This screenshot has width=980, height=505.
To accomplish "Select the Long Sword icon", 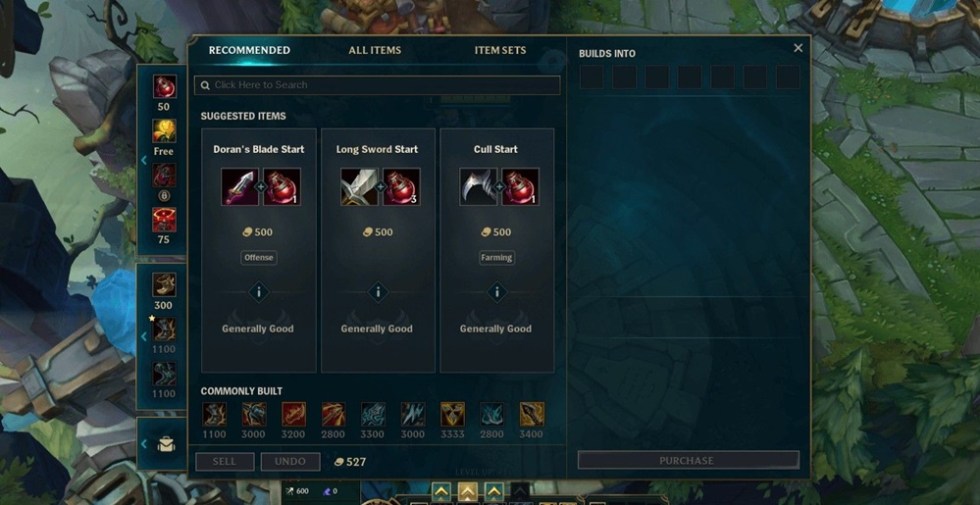I will coord(359,187).
